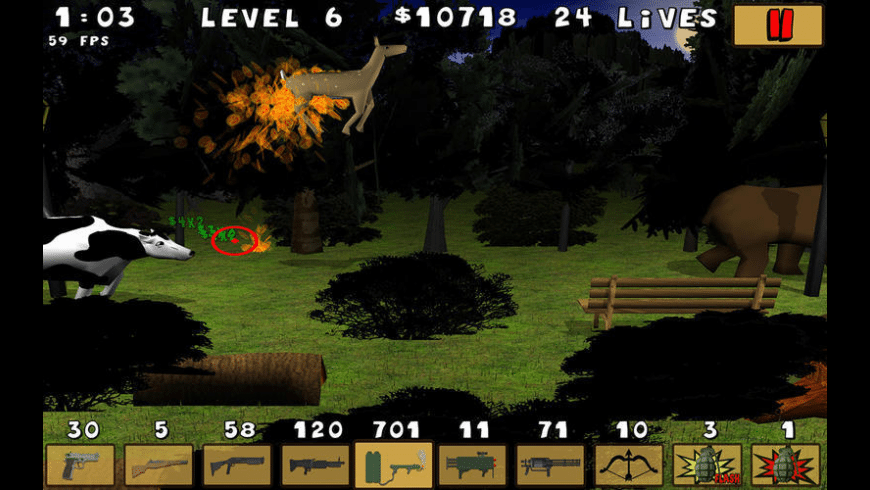
Task: Pick the flash grenade slot
Action: point(707,465)
